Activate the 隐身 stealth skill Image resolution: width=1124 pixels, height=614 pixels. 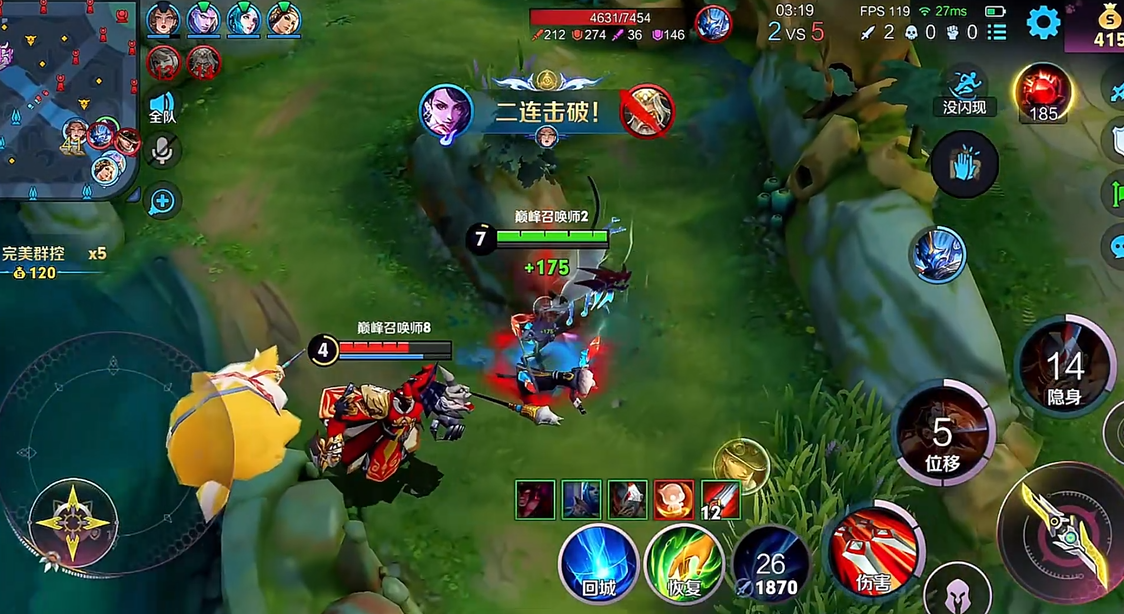[x=1064, y=367]
